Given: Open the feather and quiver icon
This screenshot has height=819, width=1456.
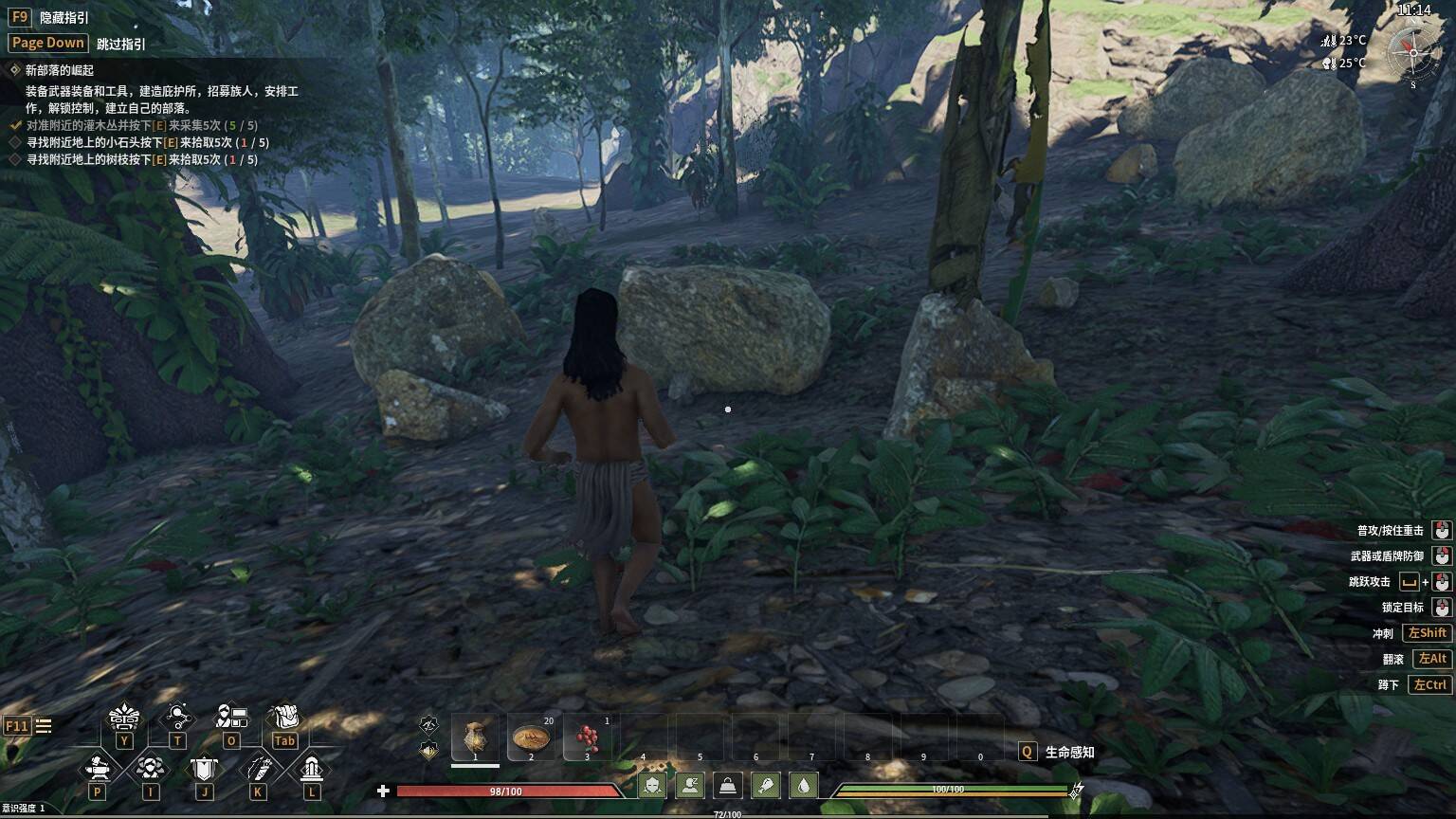Looking at the screenshot, I should (258, 768).
